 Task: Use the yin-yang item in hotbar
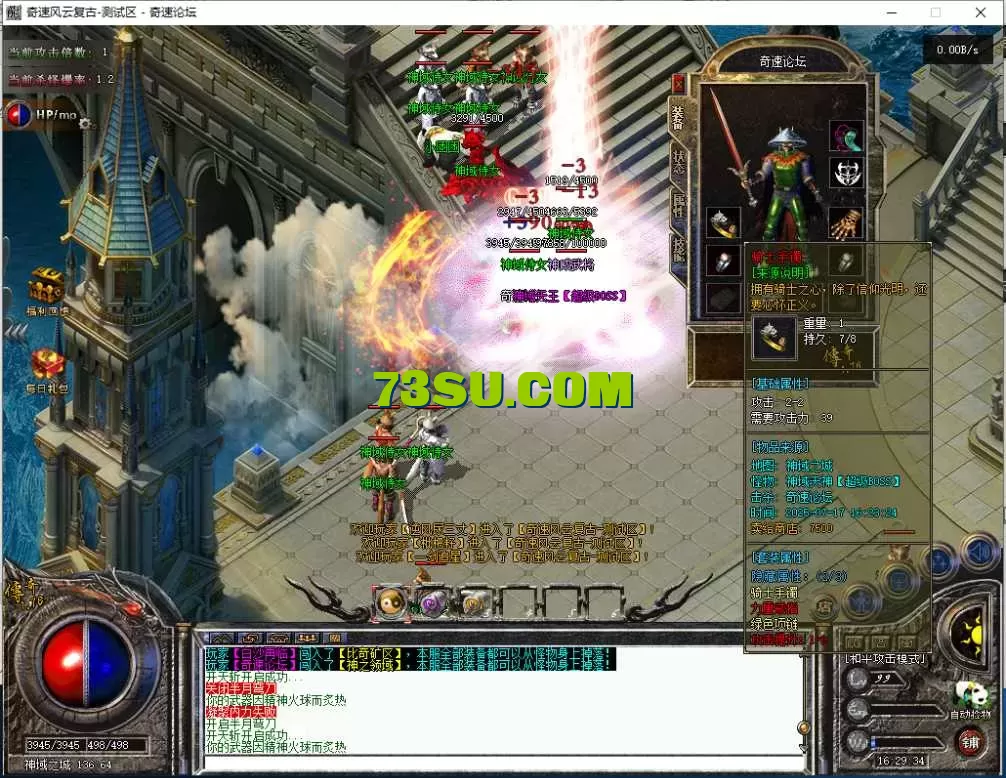(391, 602)
